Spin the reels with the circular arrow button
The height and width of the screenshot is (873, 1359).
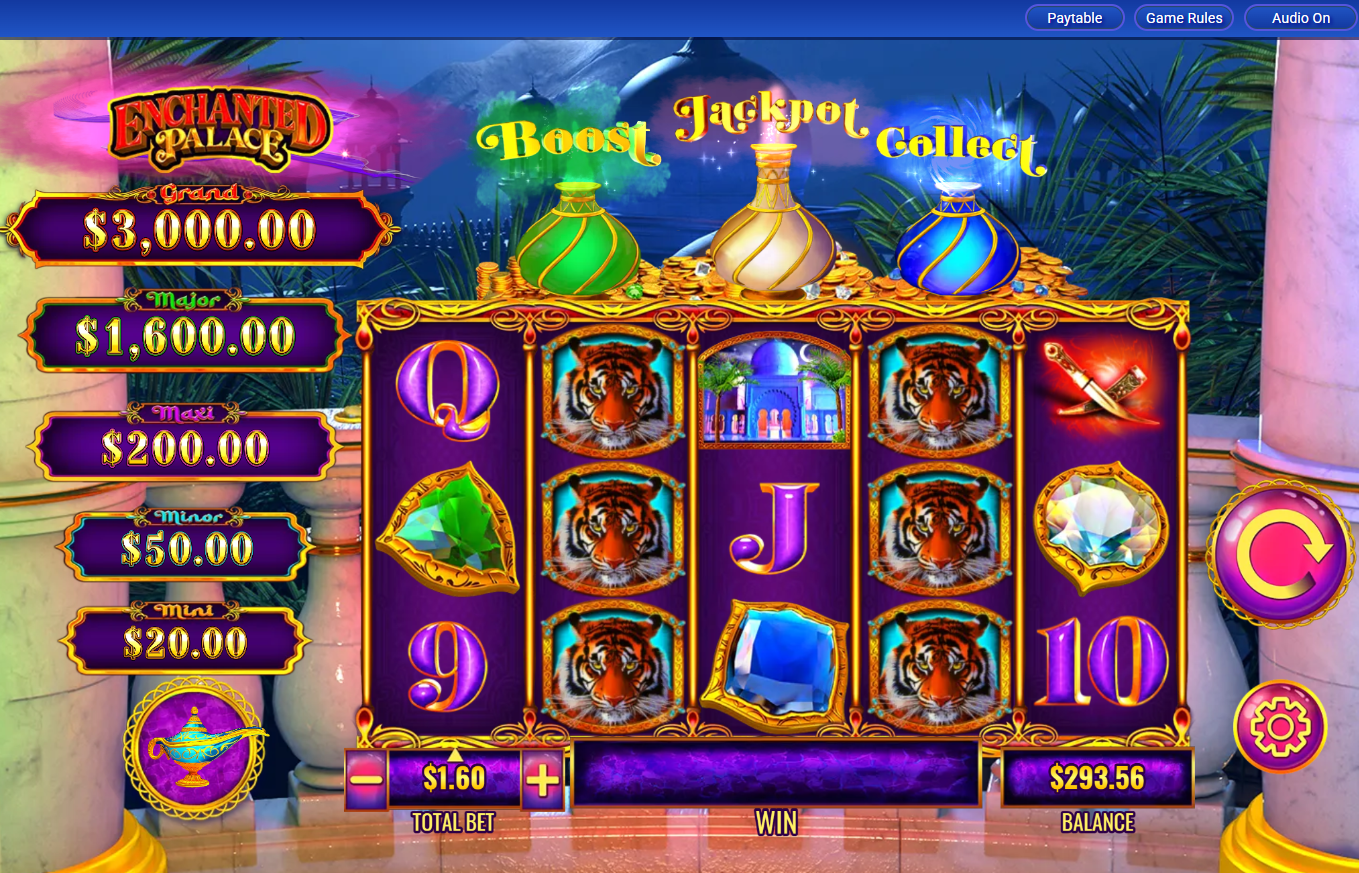pos(1281,555)
